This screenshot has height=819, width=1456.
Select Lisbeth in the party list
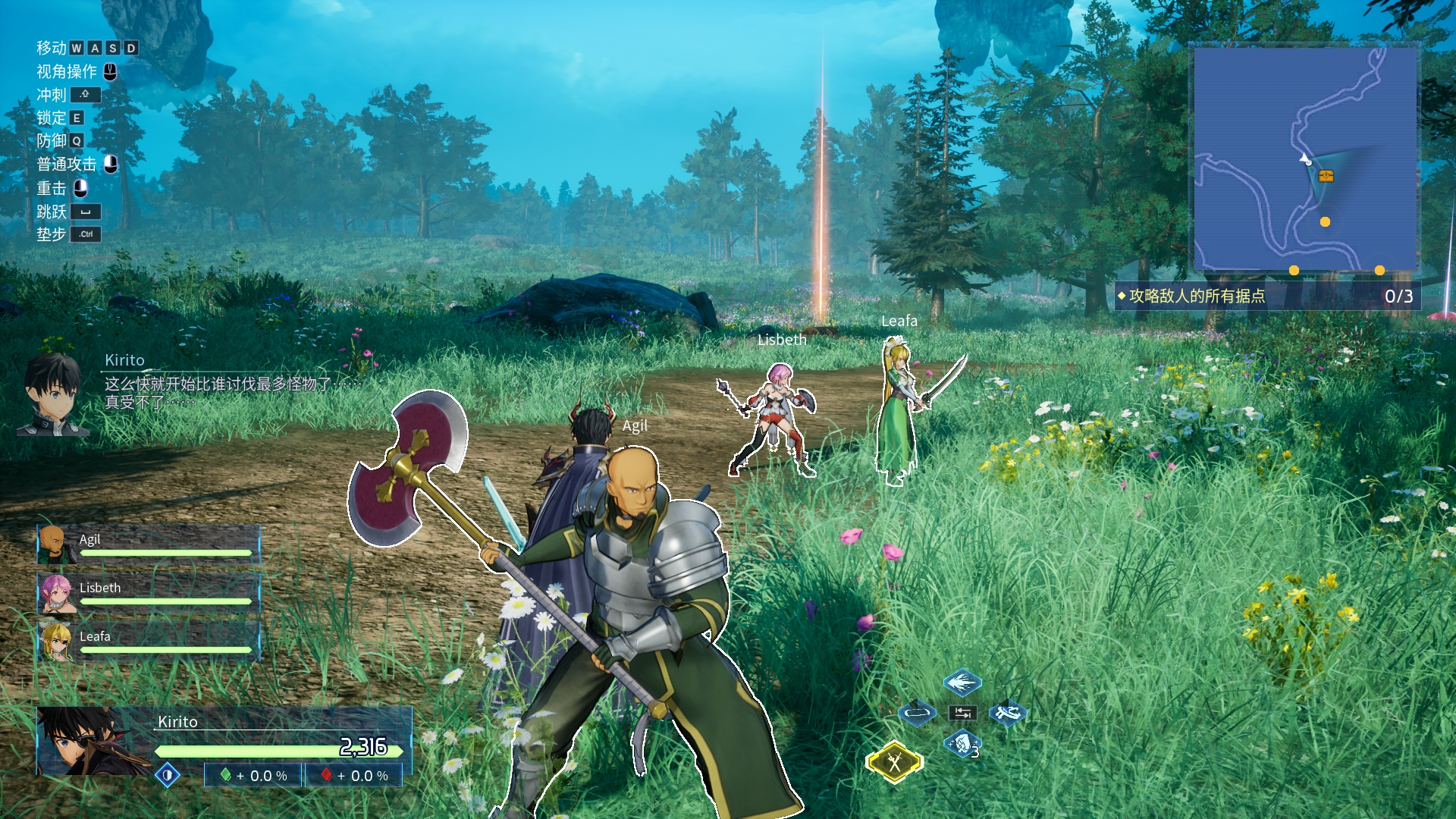[x=149, y=593]
